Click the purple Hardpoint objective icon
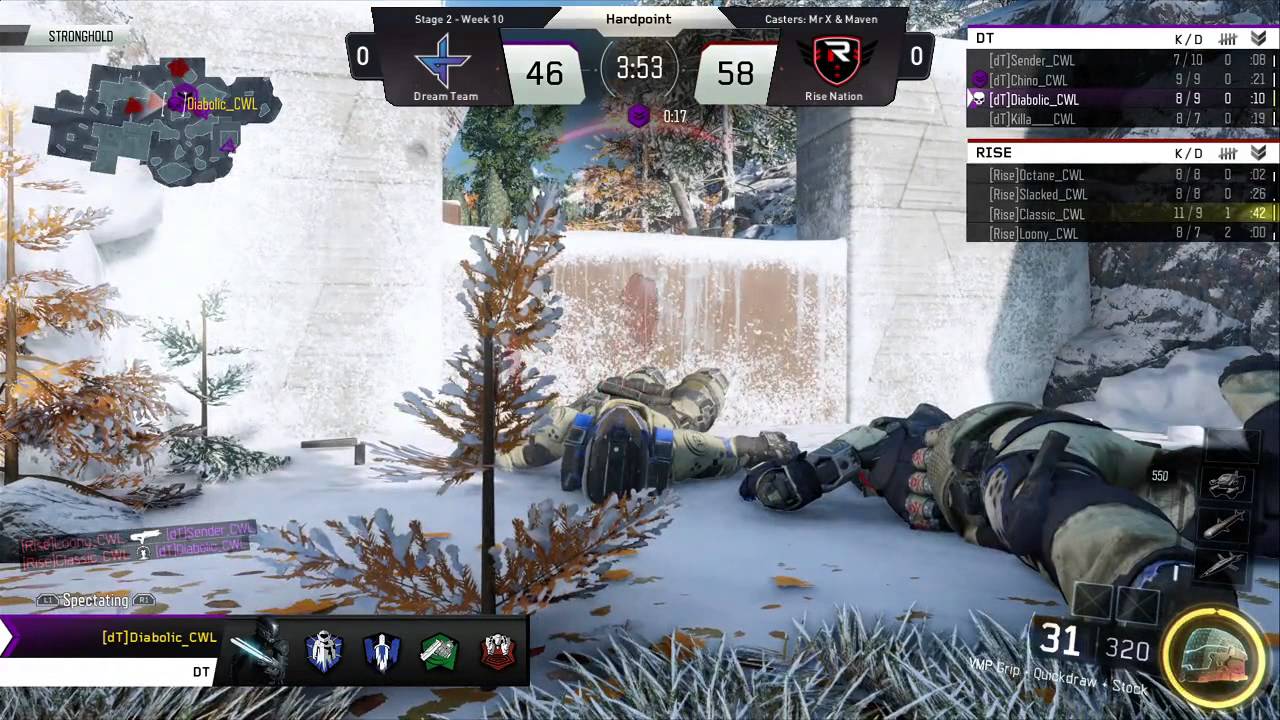The width and height of the screenshot is (1280, 720). (x=638, y=117)
